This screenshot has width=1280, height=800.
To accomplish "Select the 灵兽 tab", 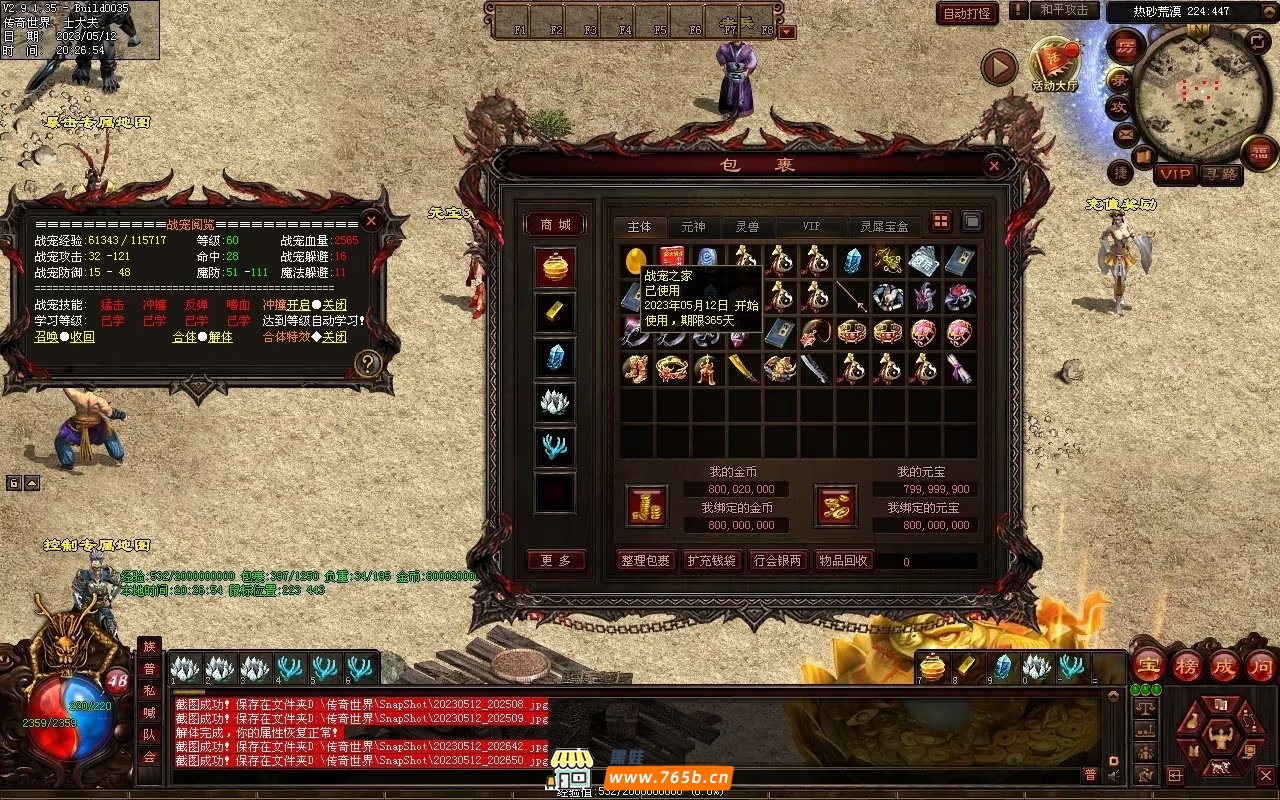I will pyautogui.click(x=746, y=227).
